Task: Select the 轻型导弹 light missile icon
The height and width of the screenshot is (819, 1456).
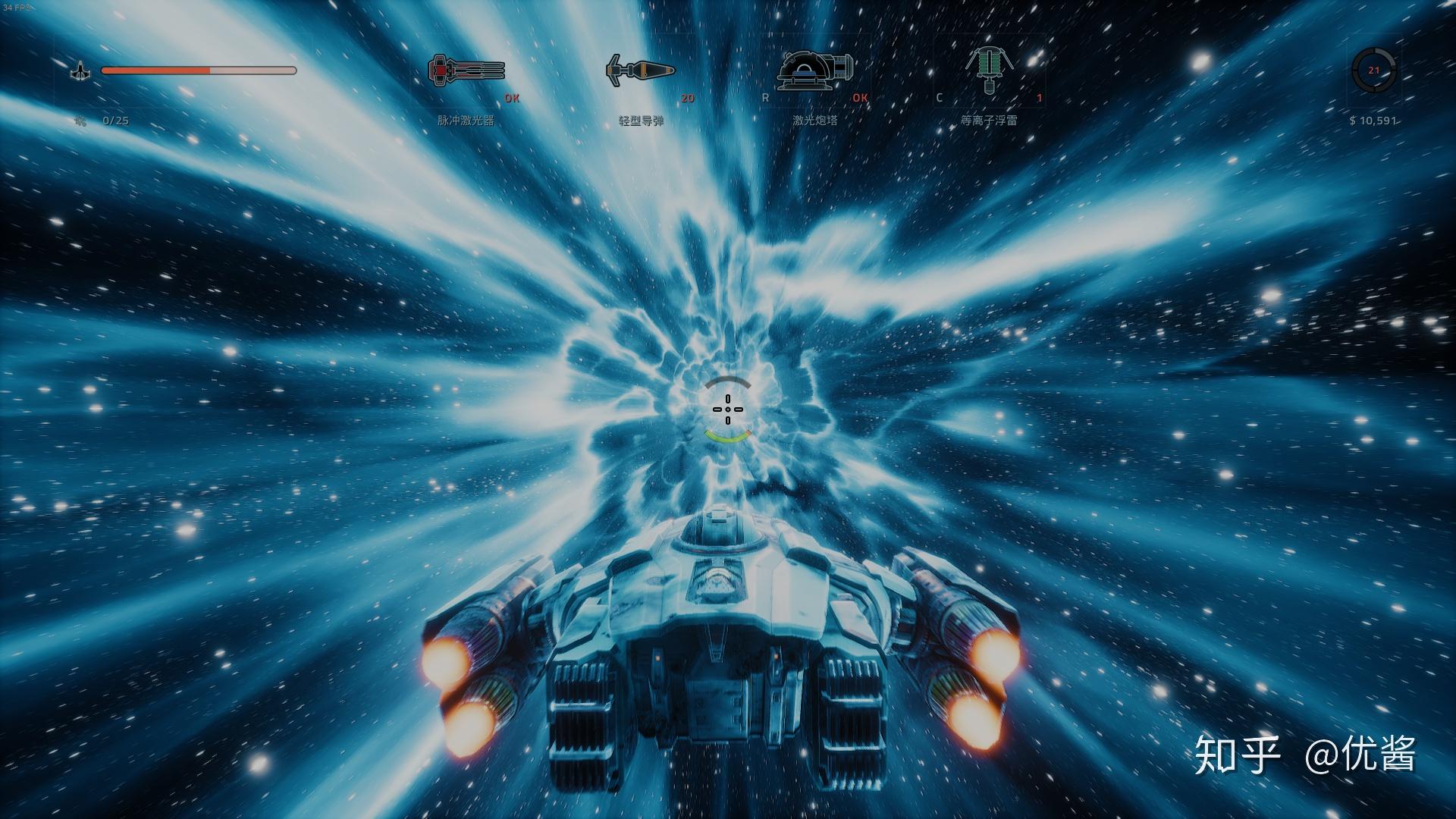Action: coord(641,69)
